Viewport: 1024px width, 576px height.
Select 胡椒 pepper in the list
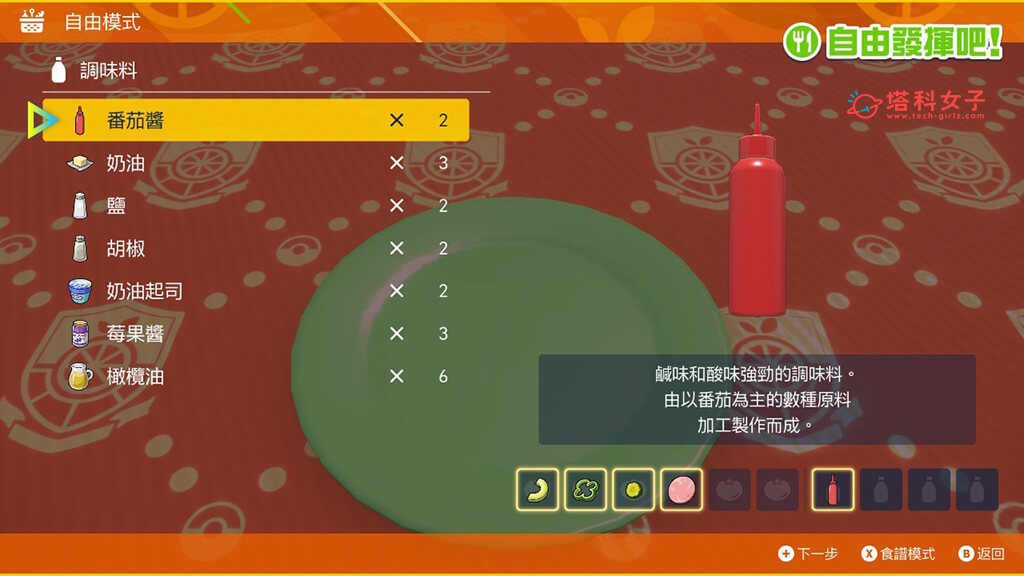255,248
